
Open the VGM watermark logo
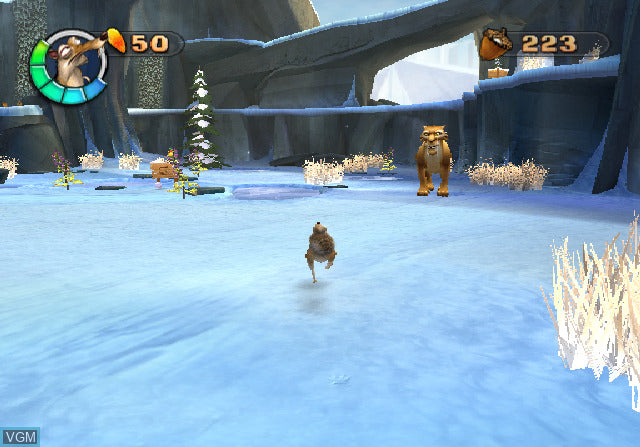pyautogui.click(x=21, y=437)
